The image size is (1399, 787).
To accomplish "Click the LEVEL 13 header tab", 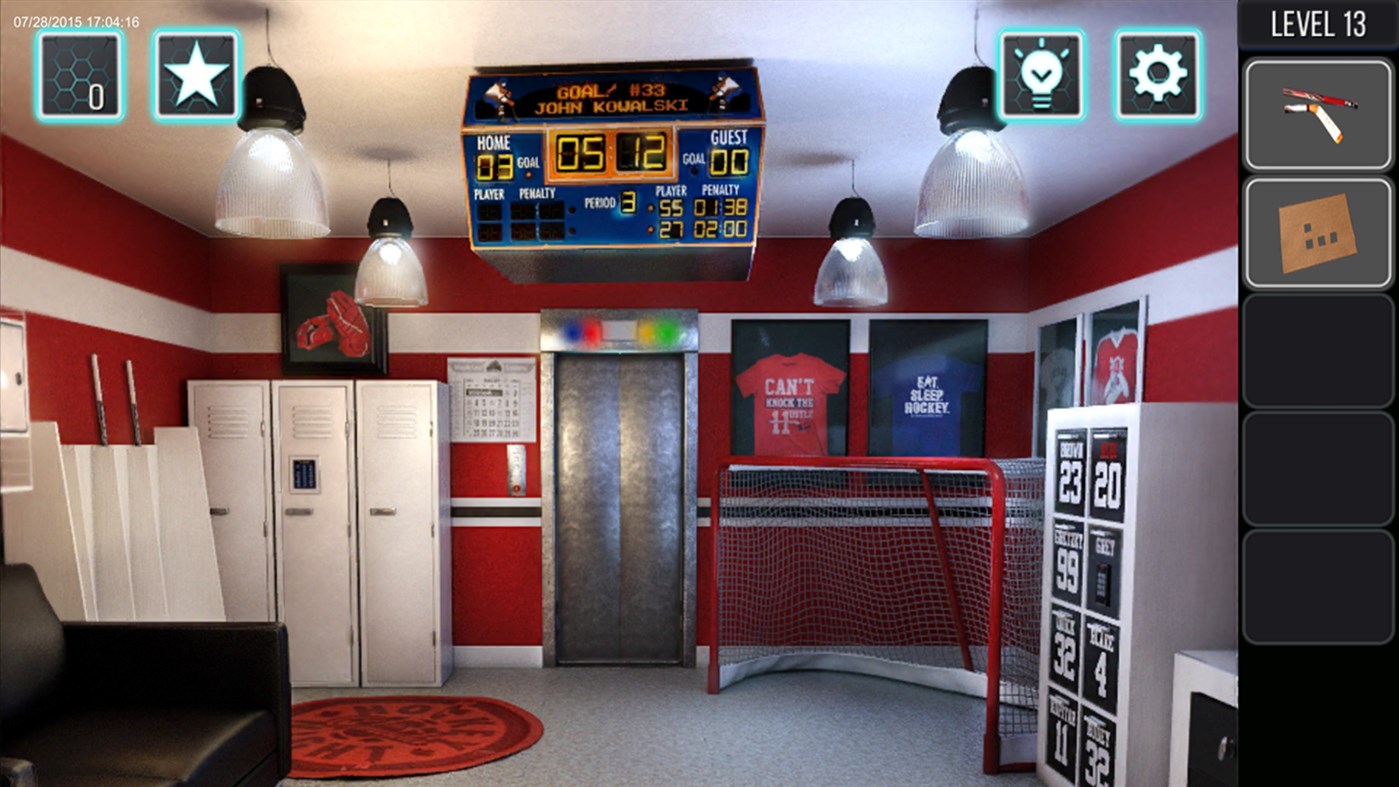I will coord(1318,22).
